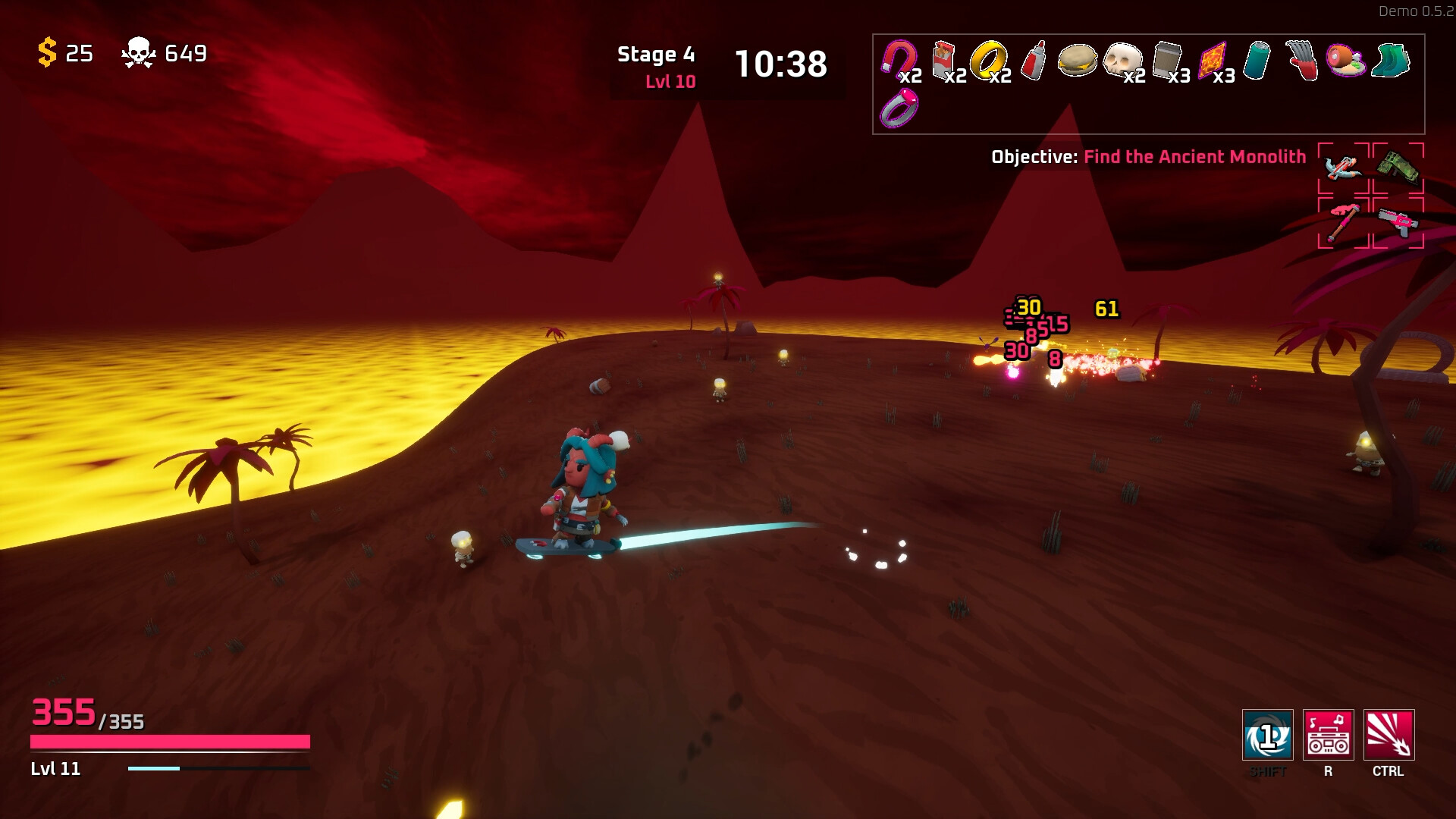The image size is (1456, 819).
Task: Click the ketchup bottle item icon
Action: tap(1033, 61)
